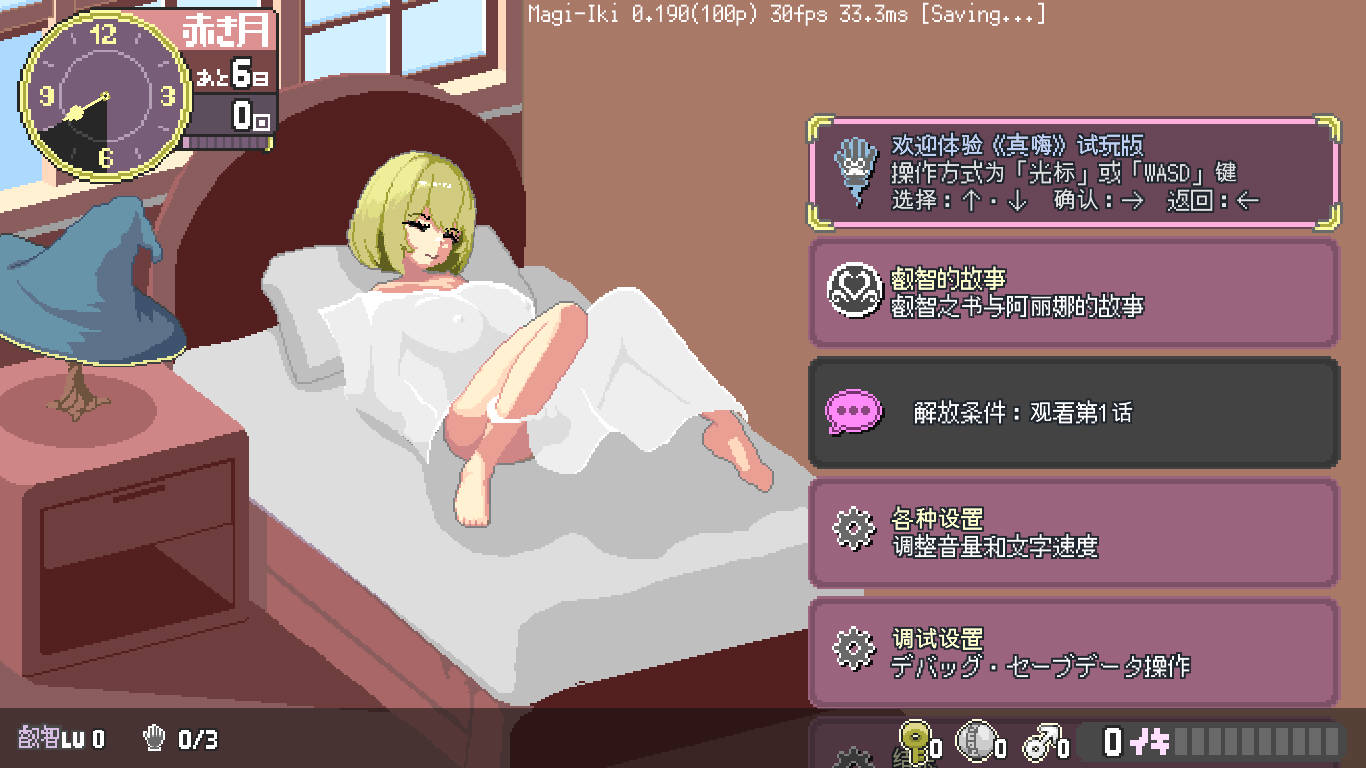
Task: Open the 叡智的故事 story menu
Action: click(x=1072, y=292)
